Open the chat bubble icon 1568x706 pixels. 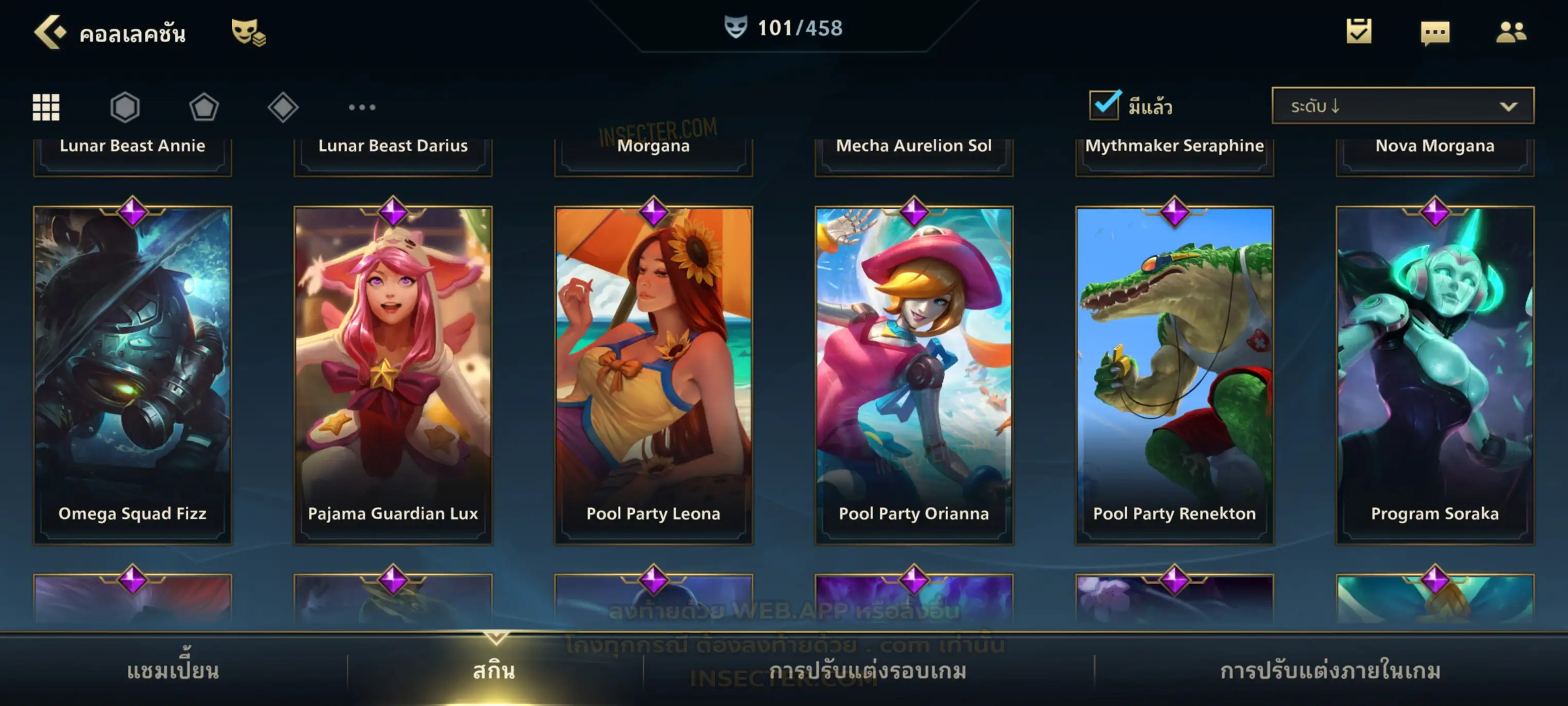1435,33
